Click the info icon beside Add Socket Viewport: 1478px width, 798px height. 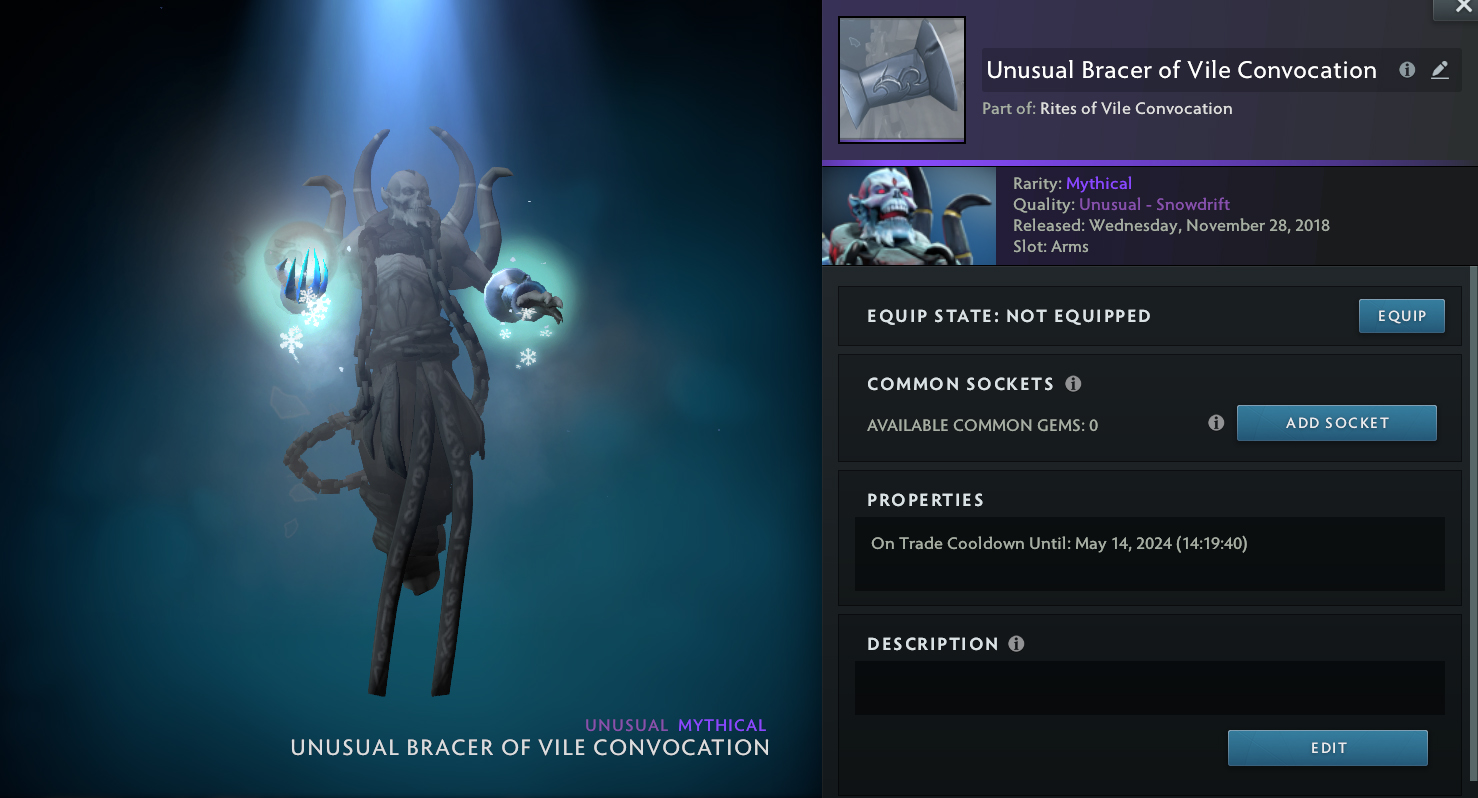coord(1216,423)
